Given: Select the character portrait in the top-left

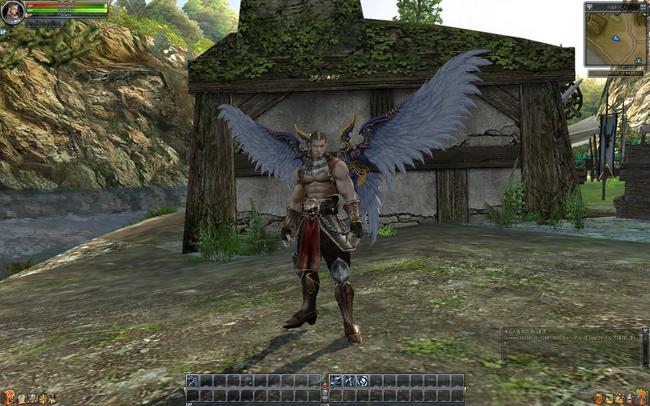Looking at the screenshot, I should [x=13, y=12].
